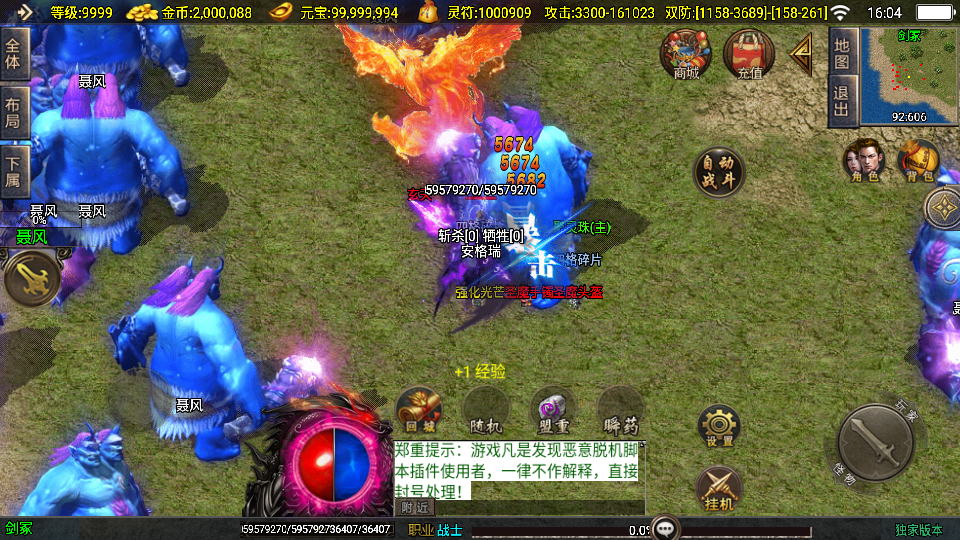Collapse the top icons with the gold arrow
The image size is (960, 540).
pos(802,54)
